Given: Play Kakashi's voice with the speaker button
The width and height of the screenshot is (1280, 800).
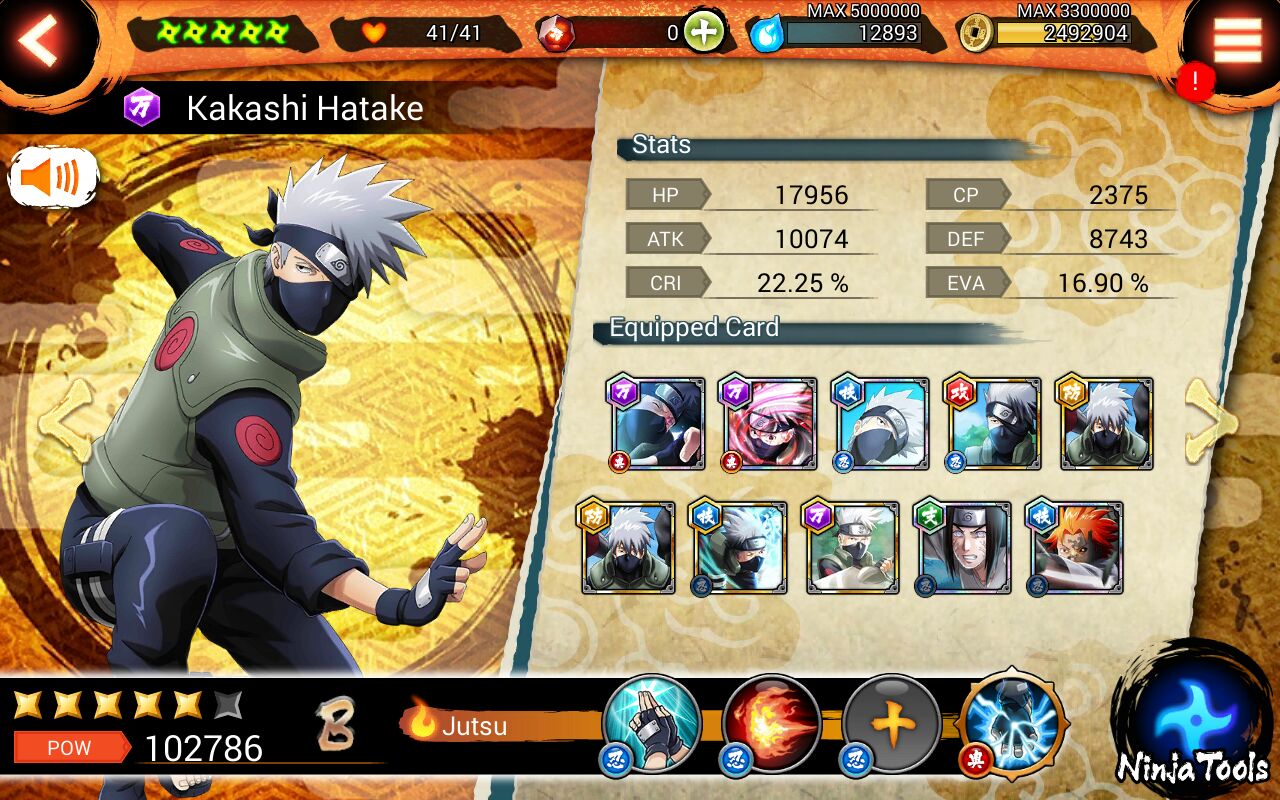Looking at the screenshot, I should 54,179.
